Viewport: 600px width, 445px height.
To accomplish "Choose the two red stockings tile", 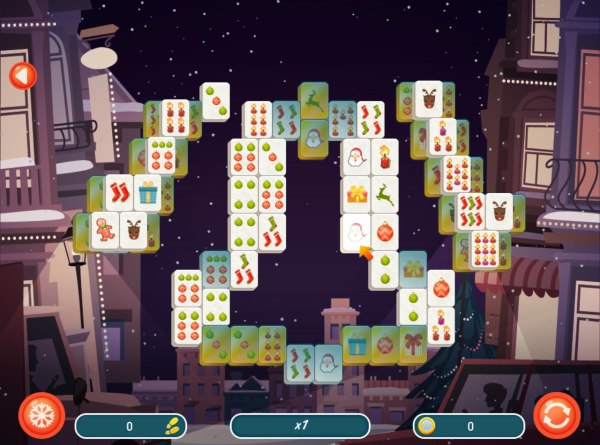I will [119, 192].
